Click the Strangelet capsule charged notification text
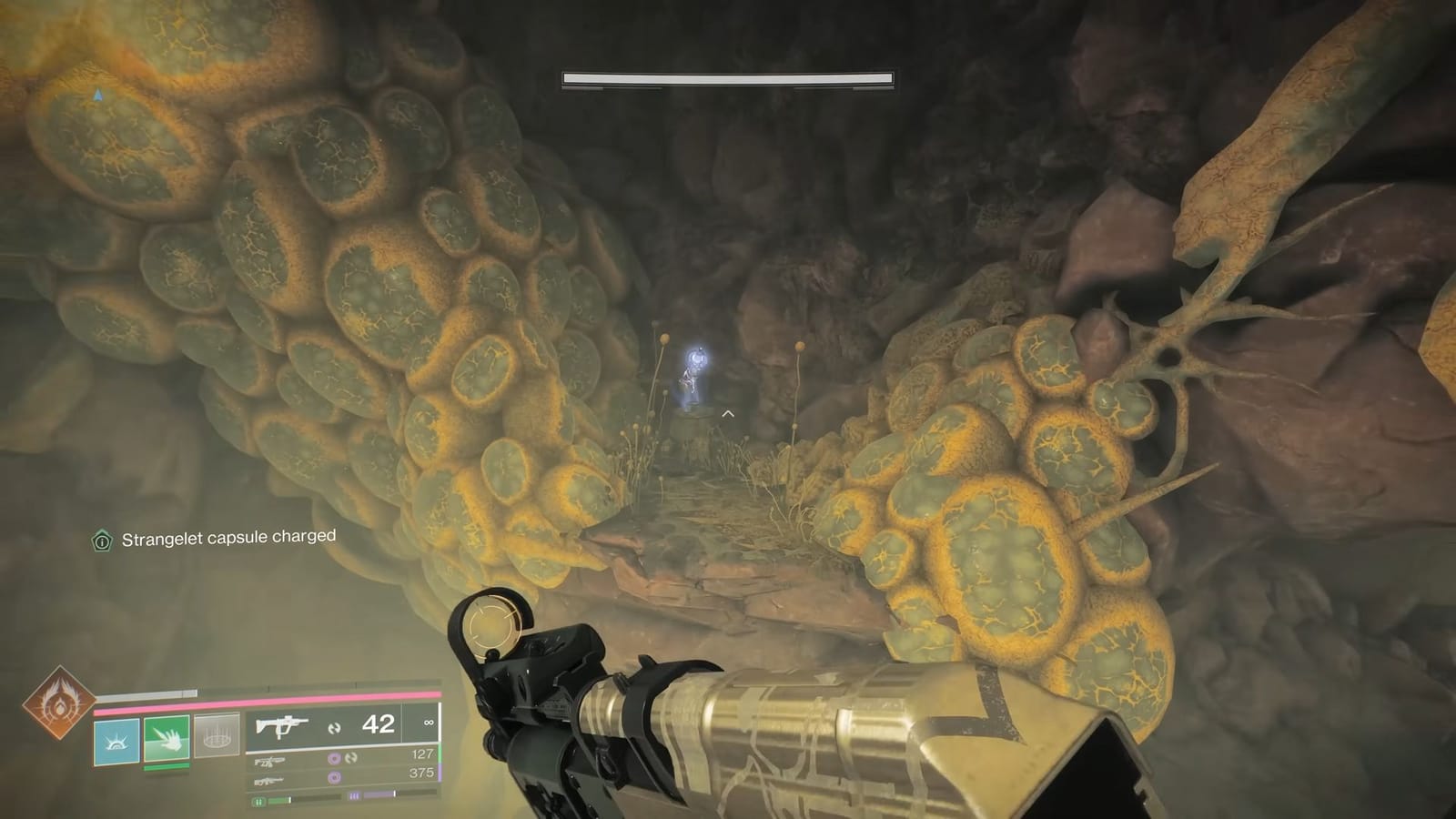This screenshot has width=1456, height=819. (227, 537)
